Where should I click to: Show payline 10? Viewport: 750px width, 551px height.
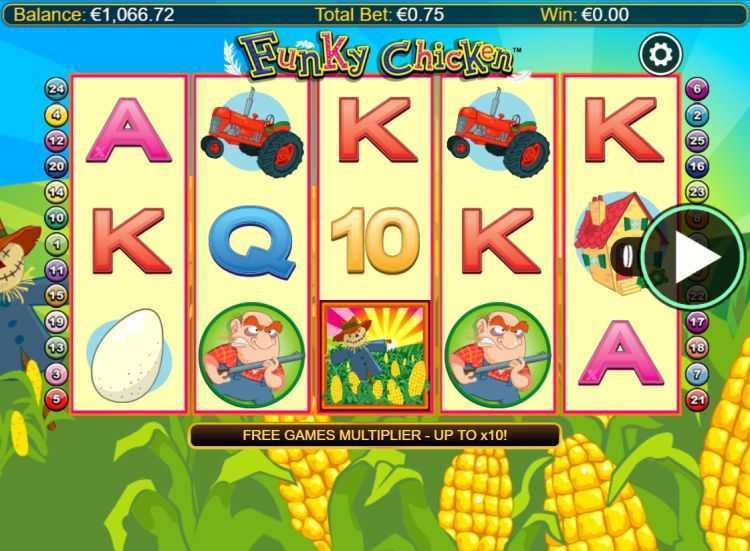[x=57, y=218]
